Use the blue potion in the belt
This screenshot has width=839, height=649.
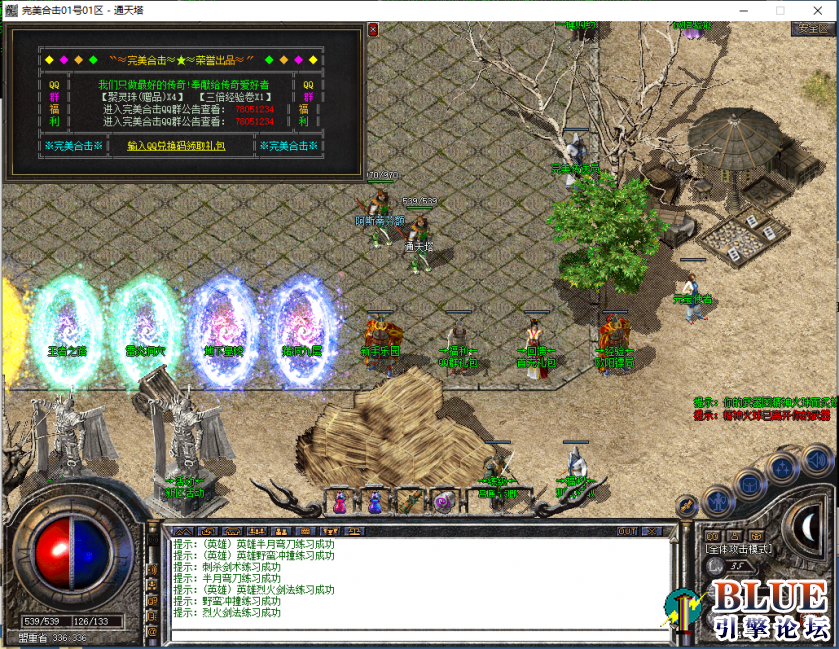click(x=375, y=502)
